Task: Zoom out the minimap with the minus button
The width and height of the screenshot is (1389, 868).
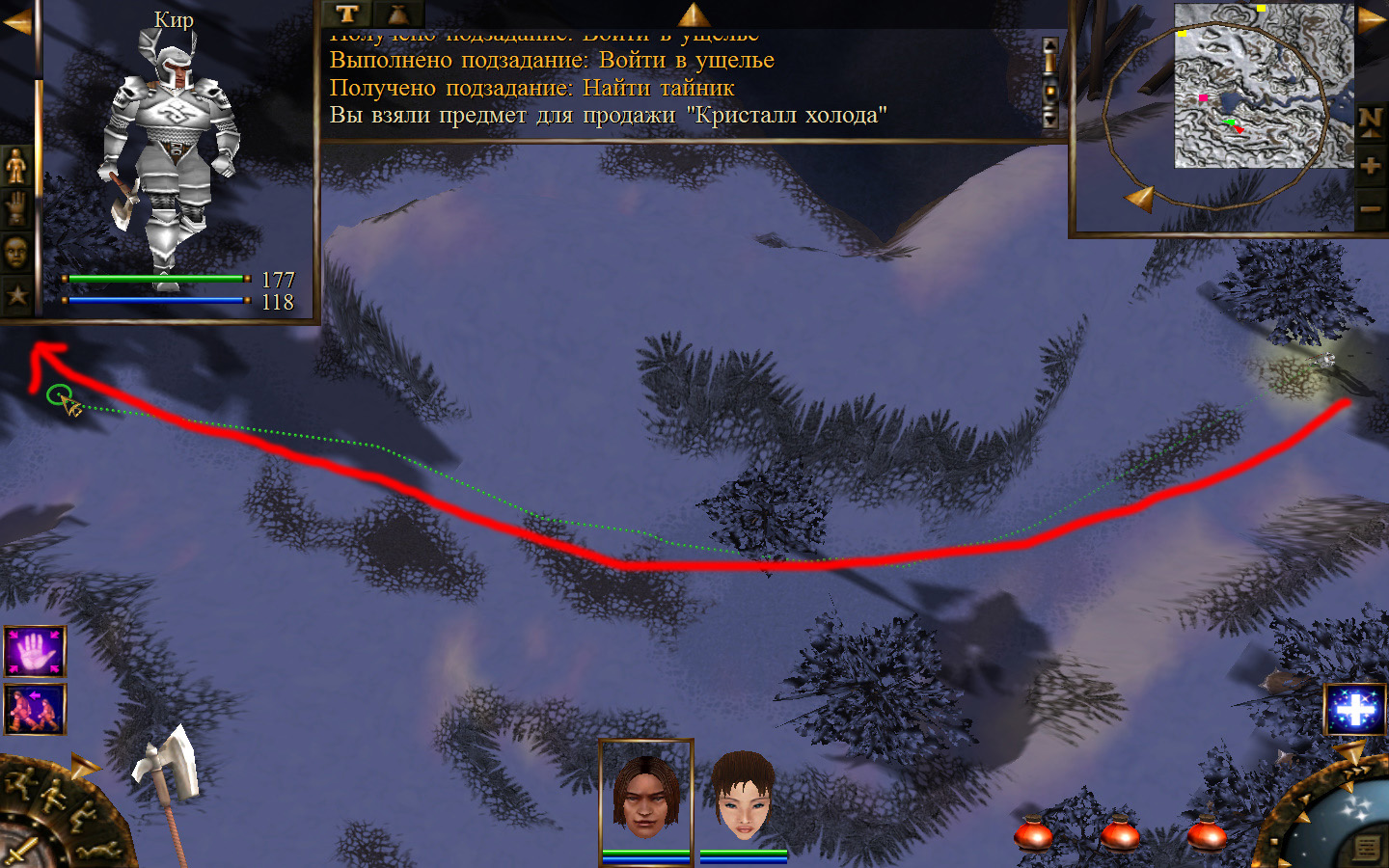Action: click(x=1371, y=209)
